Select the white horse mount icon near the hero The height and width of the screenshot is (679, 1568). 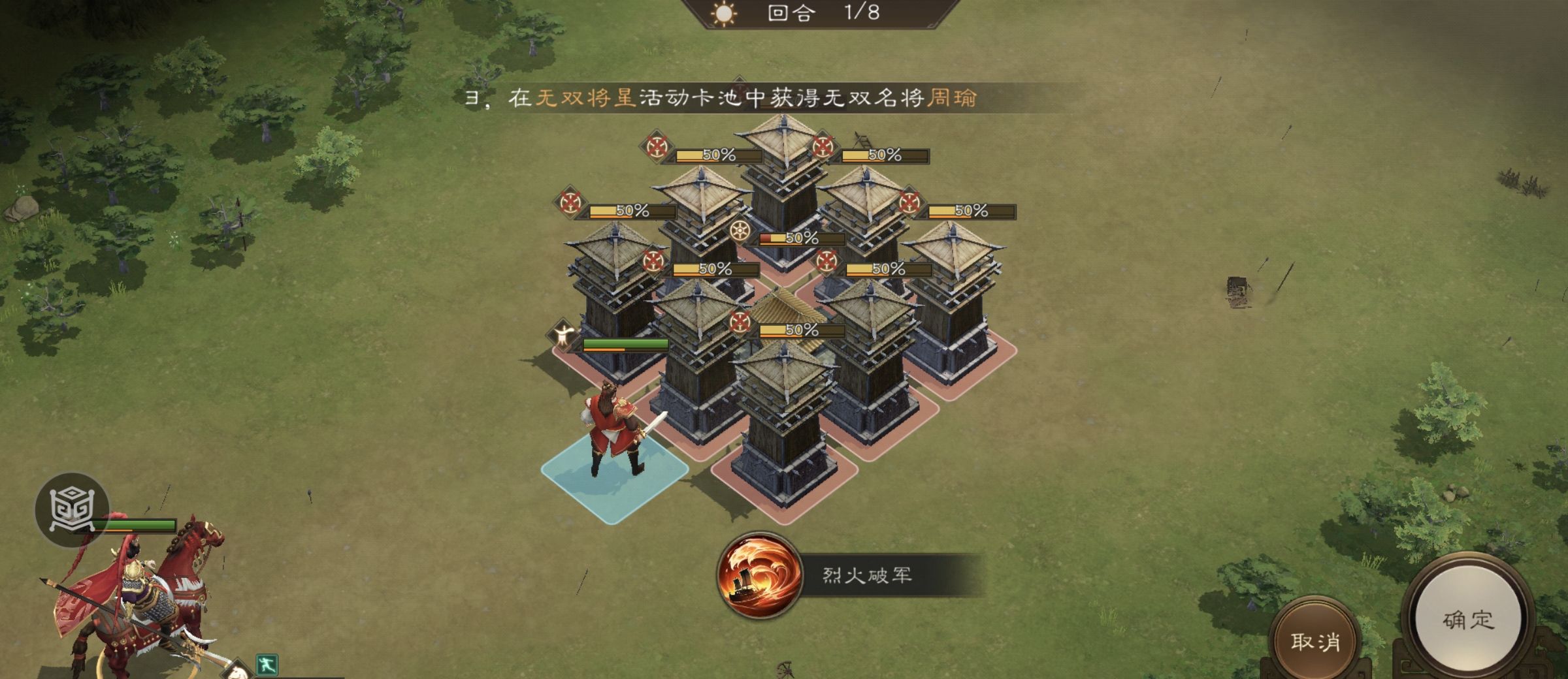click(237, 674)
